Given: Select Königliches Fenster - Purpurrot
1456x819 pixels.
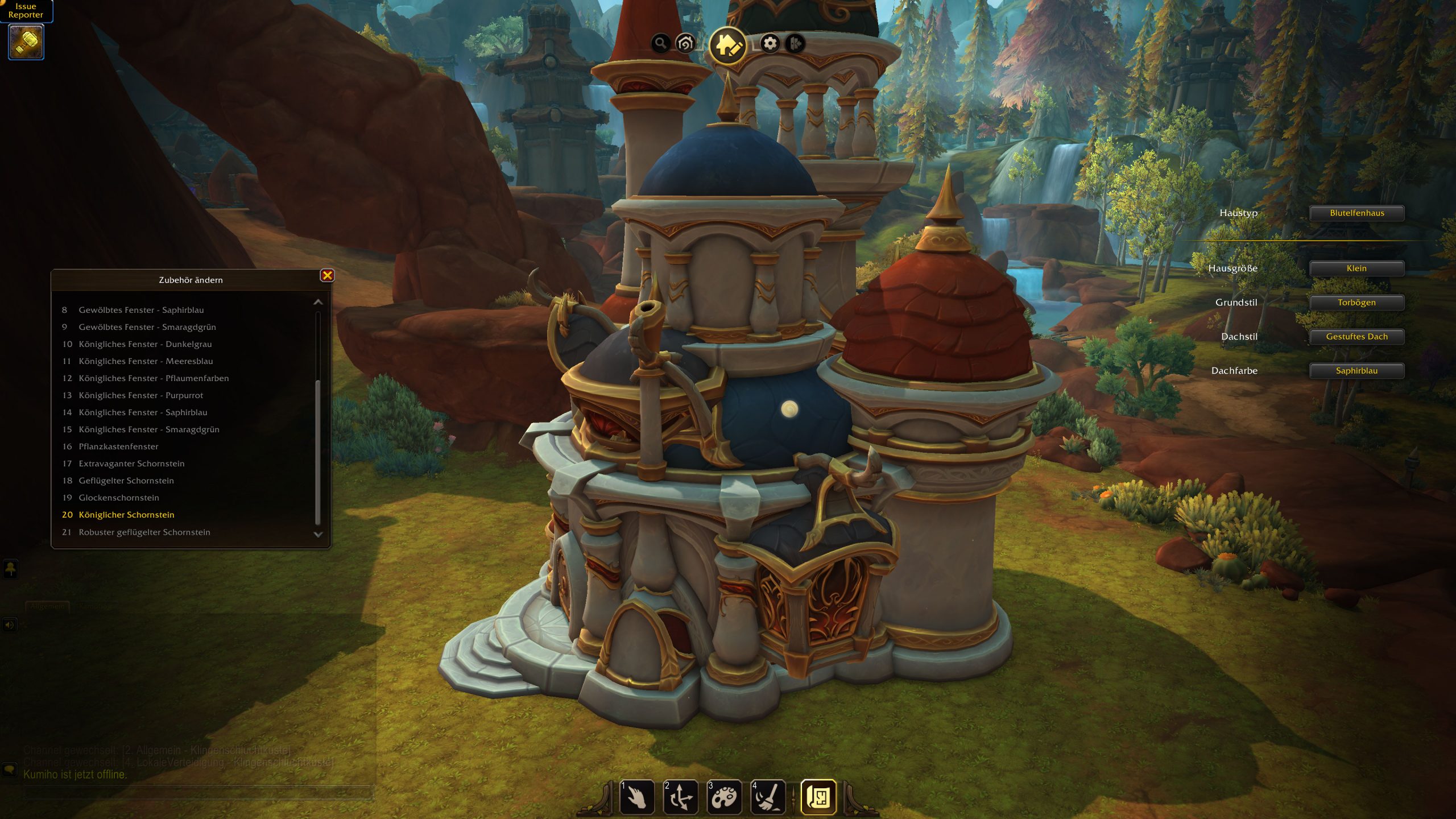Looking at the screenshot, I should click(140, 395).
